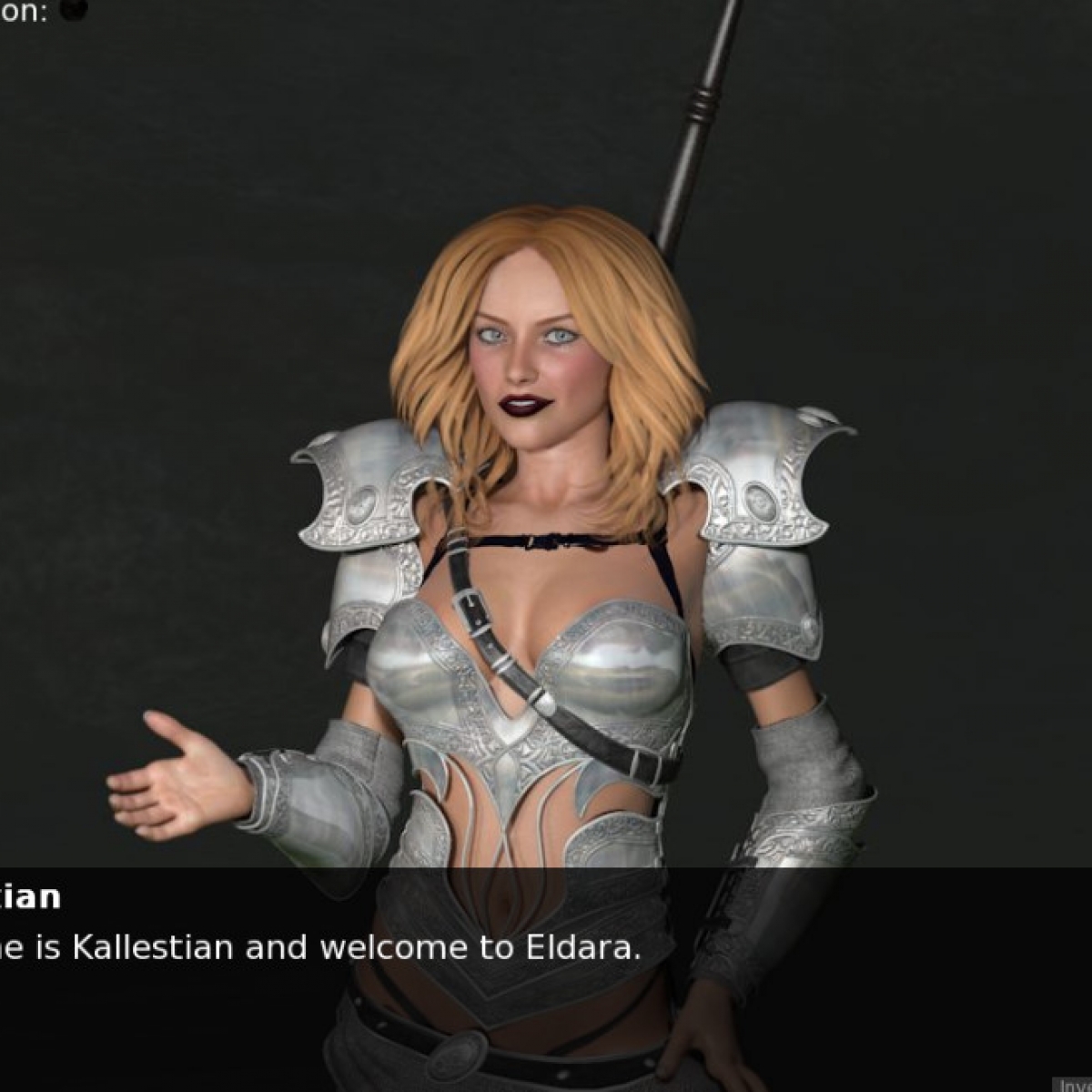Open the Inventory button in the corner
Viewport: 1092px width, 1092px height.
[x=1074, y=1084]
